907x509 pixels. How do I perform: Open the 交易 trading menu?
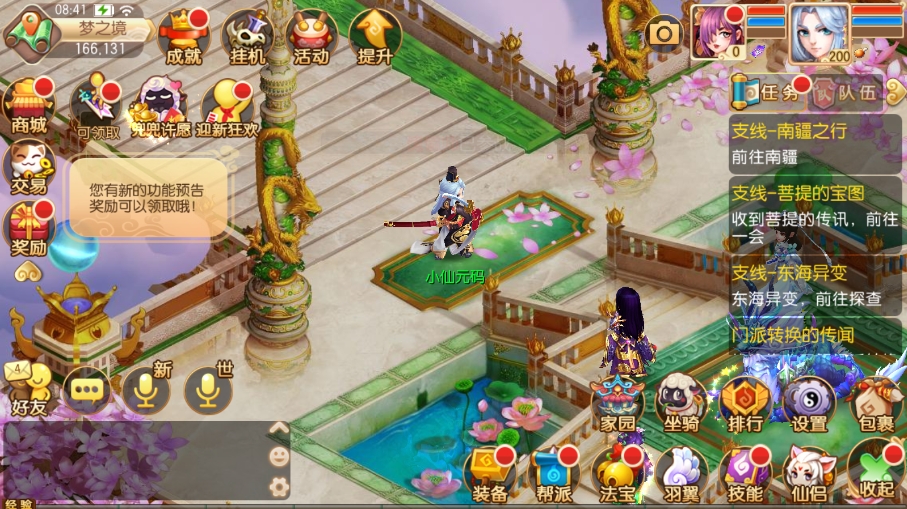tap(29, 166)
